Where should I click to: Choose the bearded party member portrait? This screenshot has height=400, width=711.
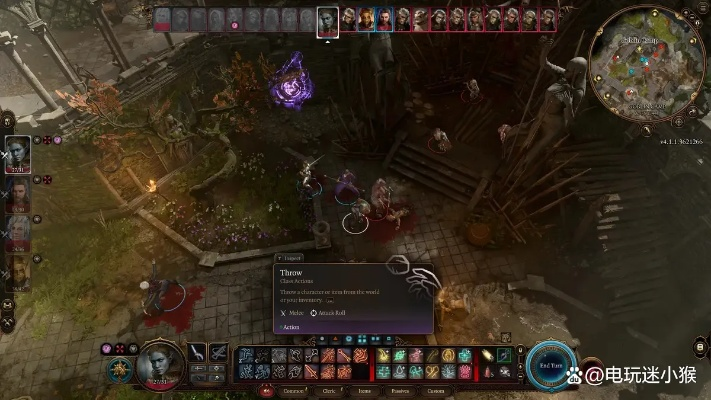pyautogui.click(x=18, y=195)
